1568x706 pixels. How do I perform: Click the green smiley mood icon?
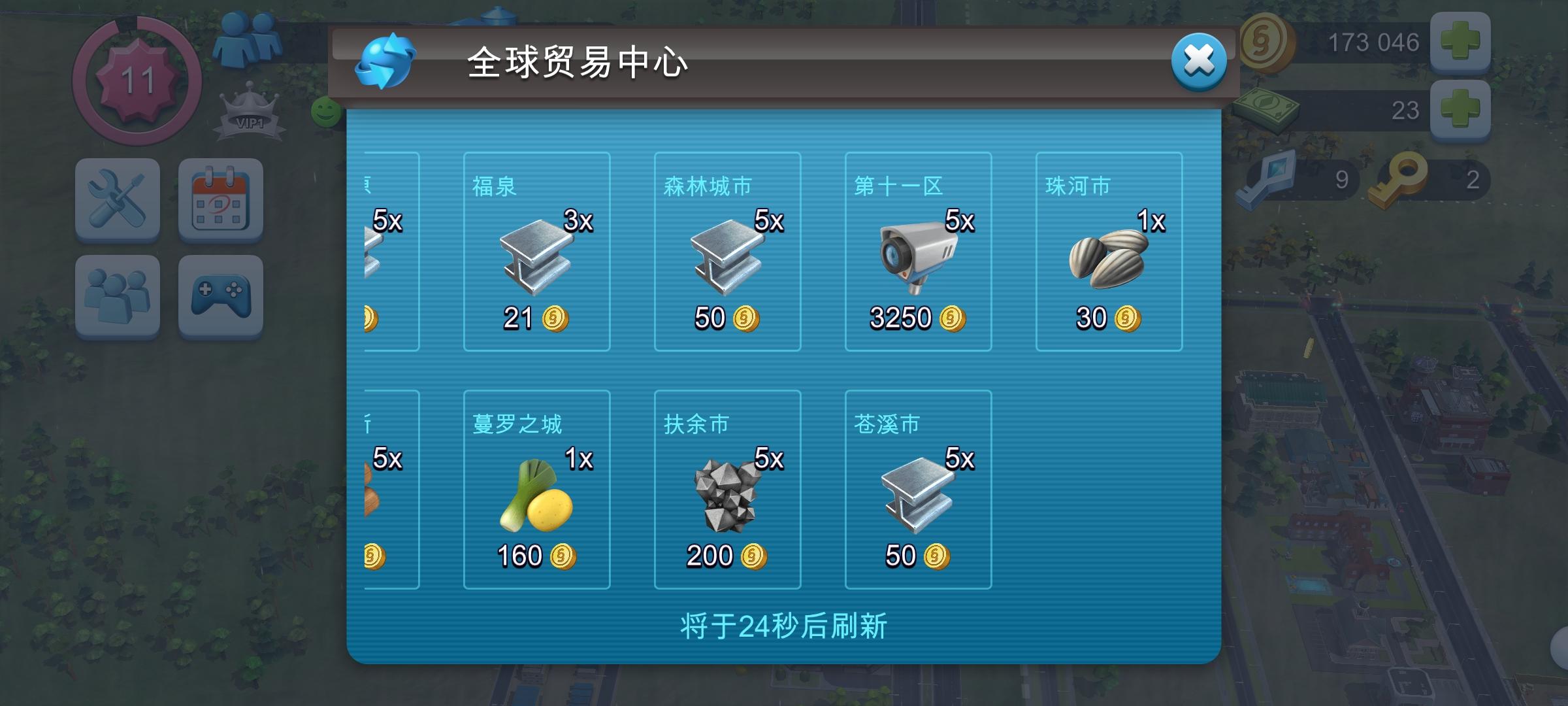pos(325,112)
